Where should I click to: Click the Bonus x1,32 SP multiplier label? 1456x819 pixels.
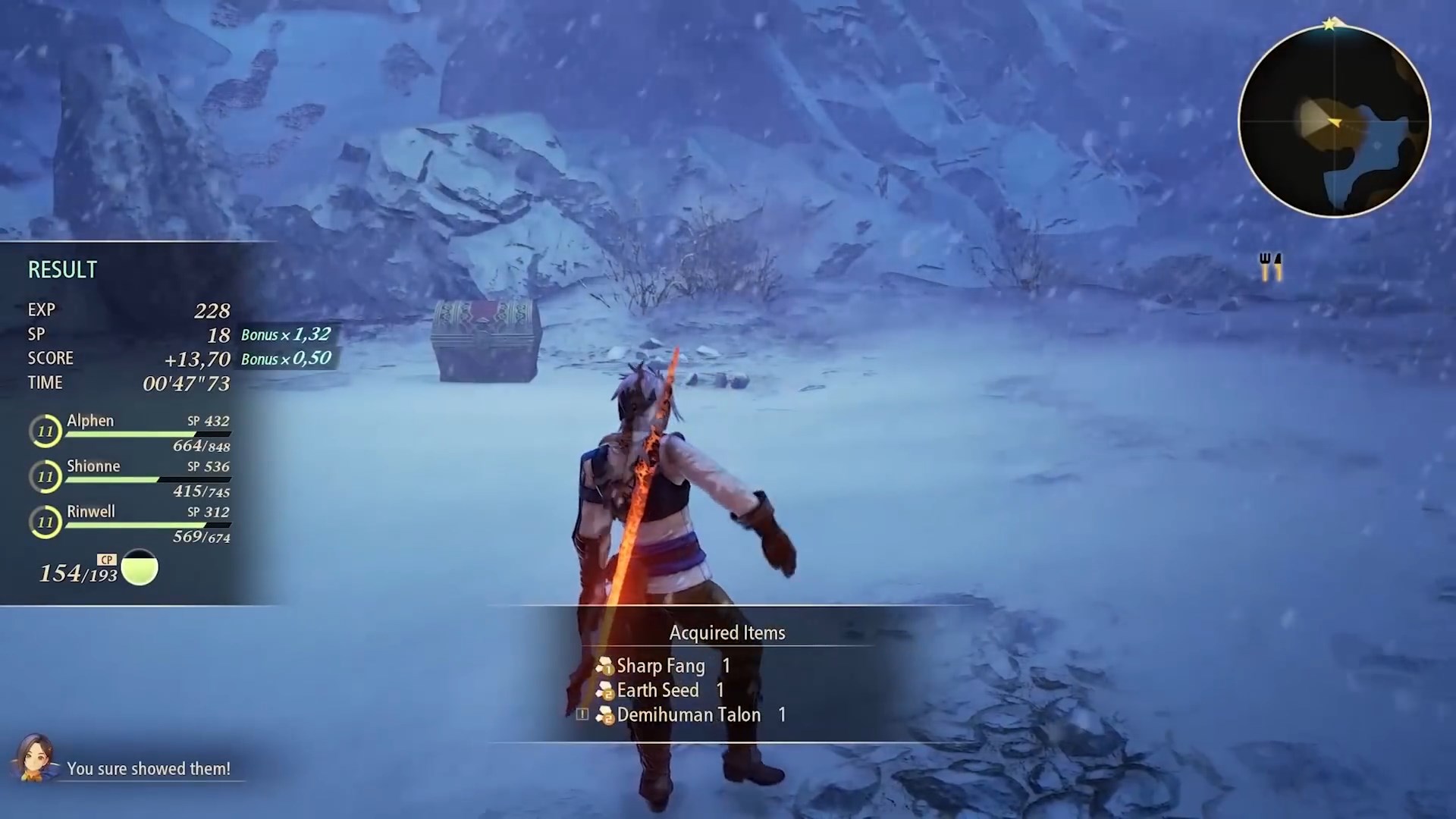(x=286, y=334)
